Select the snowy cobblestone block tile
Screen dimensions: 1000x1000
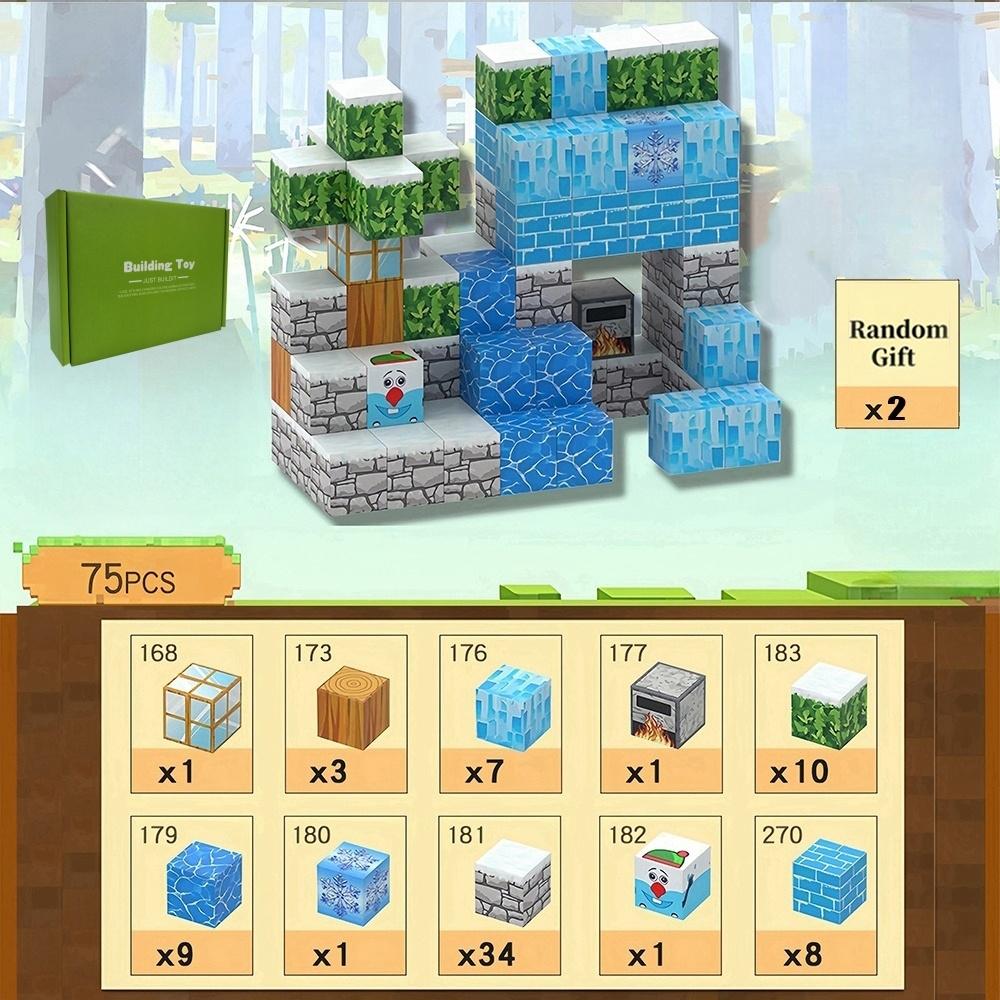502,893
